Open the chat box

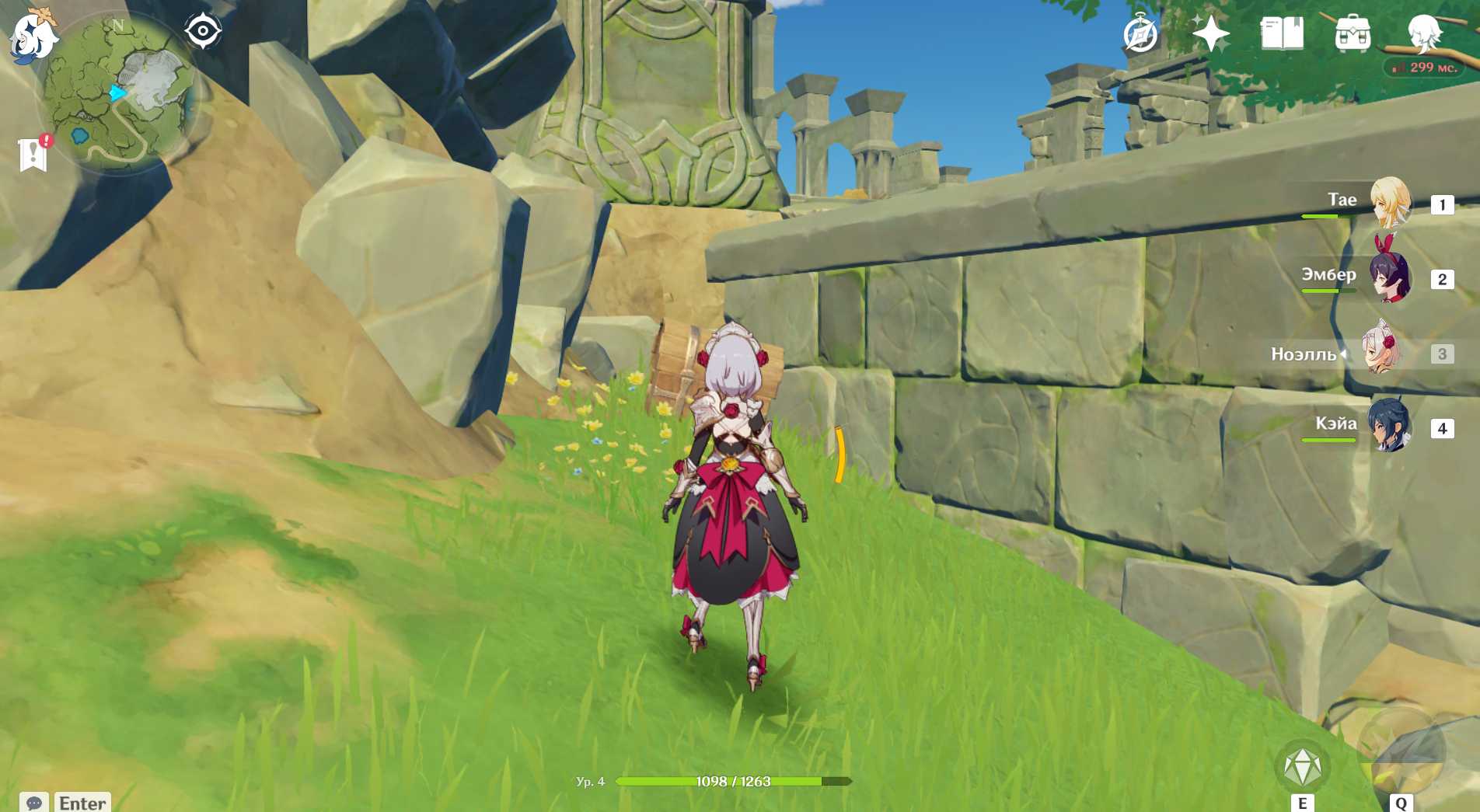(x=34, y=803)
